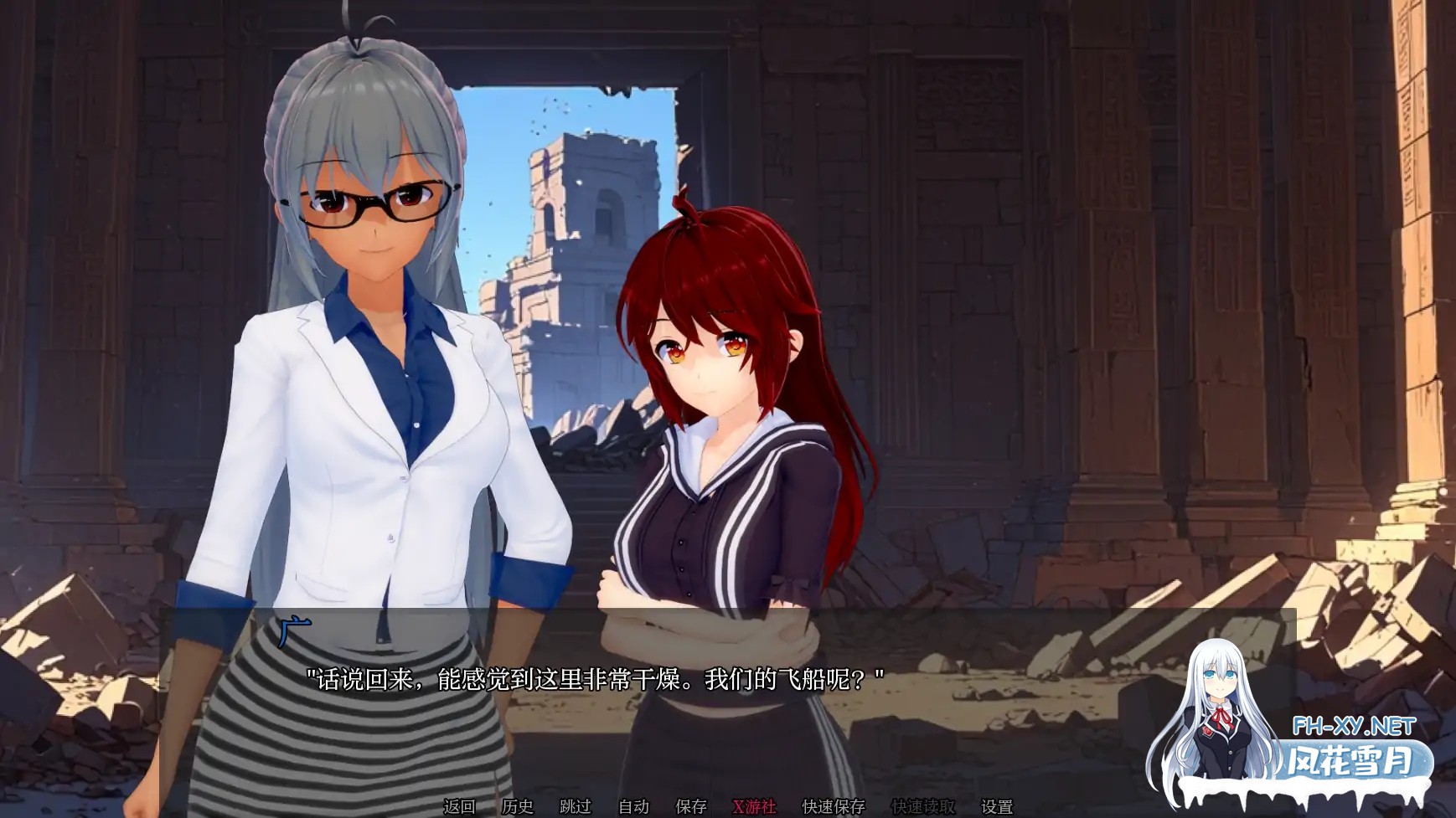
Task: Open the 保存 save screen
Action: [x=689, y=806]
